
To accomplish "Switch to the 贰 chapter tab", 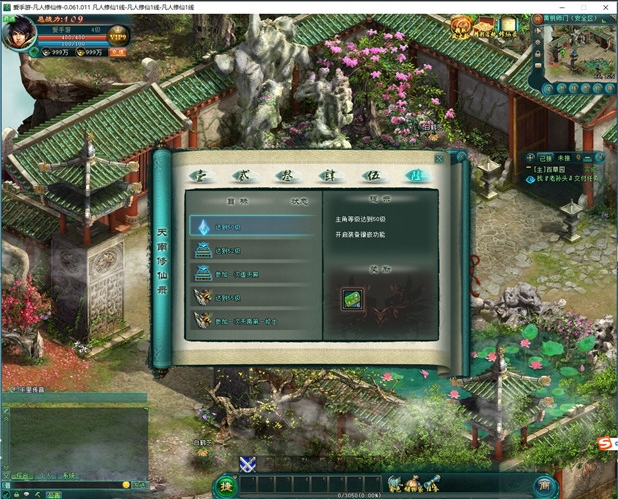I will tap(240, 175).
